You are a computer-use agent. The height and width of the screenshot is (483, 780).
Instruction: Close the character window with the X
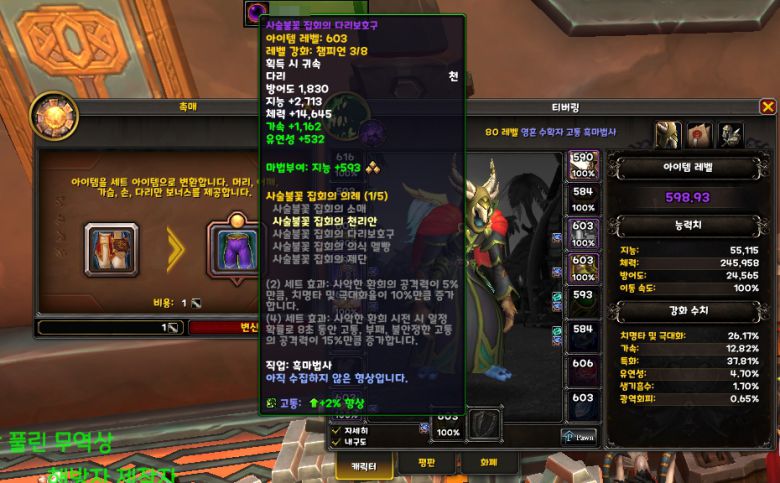point(768,107)
